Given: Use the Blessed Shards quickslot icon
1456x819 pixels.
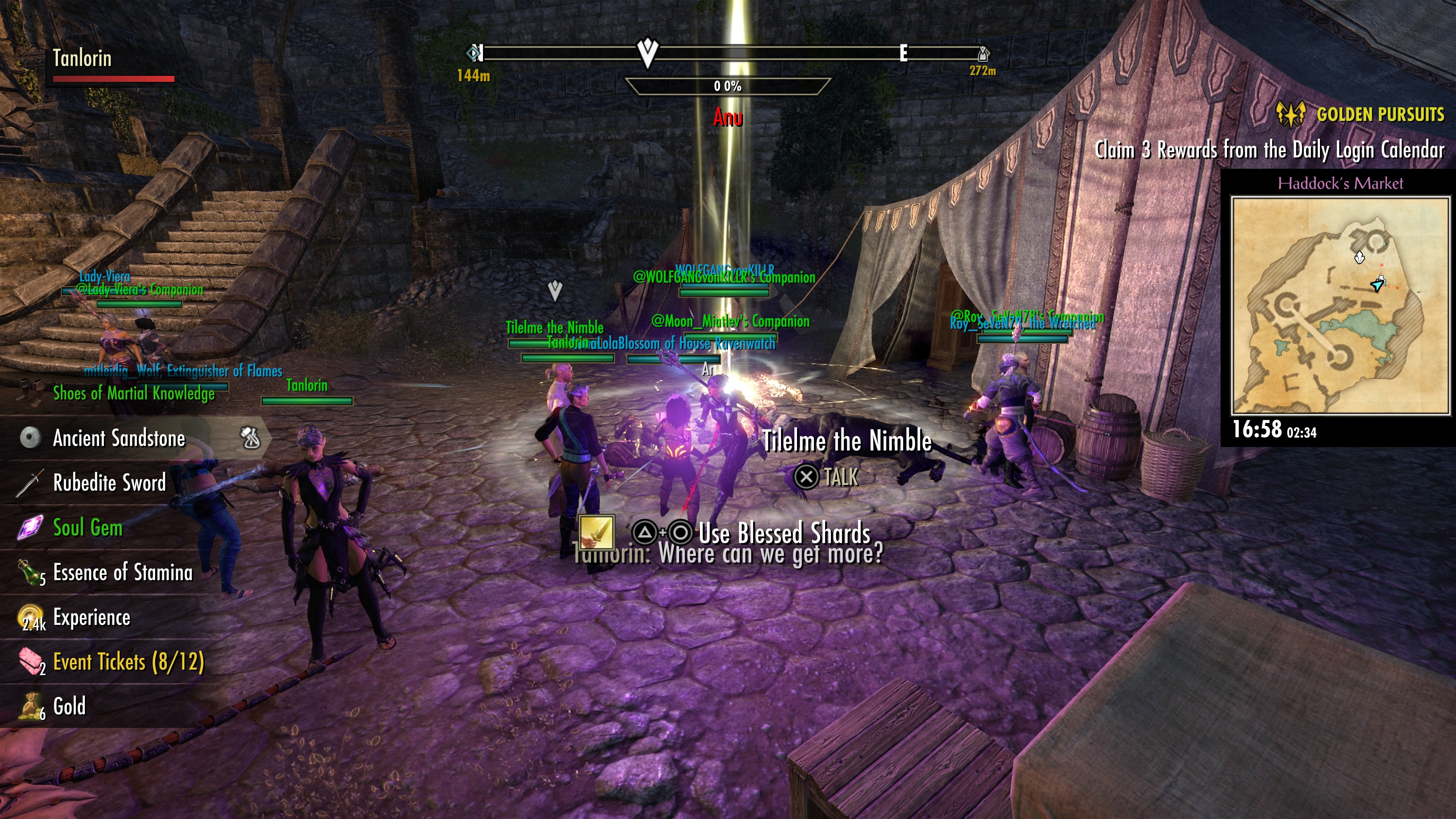Looking at the screenshot, I should click(597, 532).
